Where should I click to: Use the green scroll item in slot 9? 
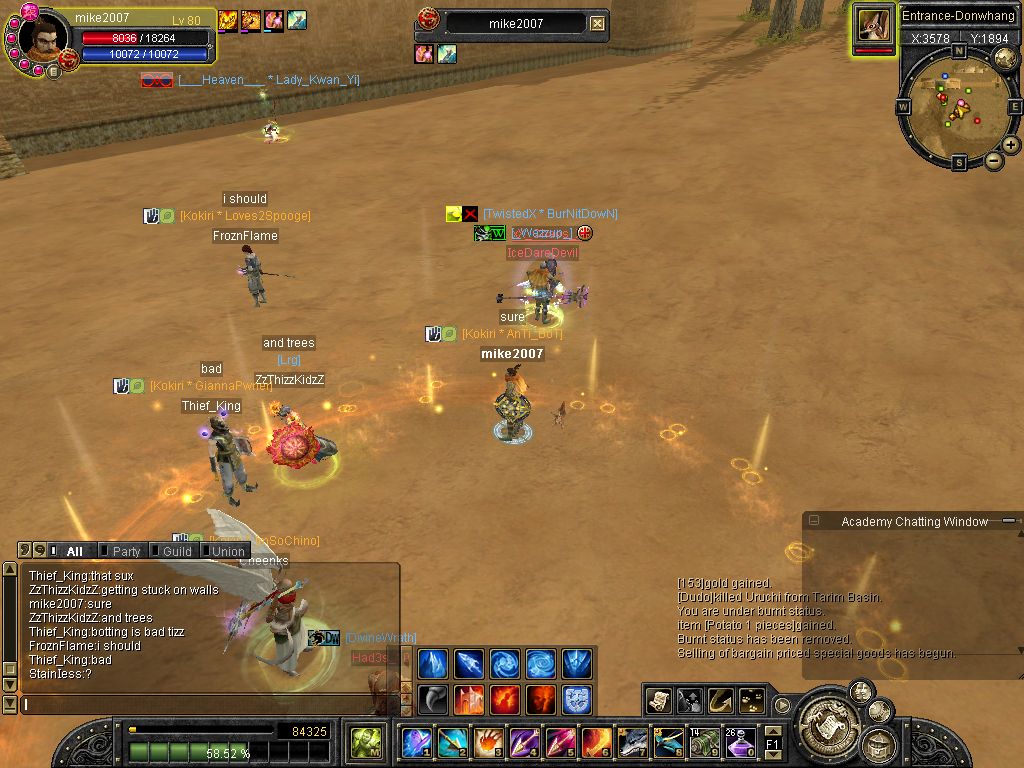click(x=705, y=742)
